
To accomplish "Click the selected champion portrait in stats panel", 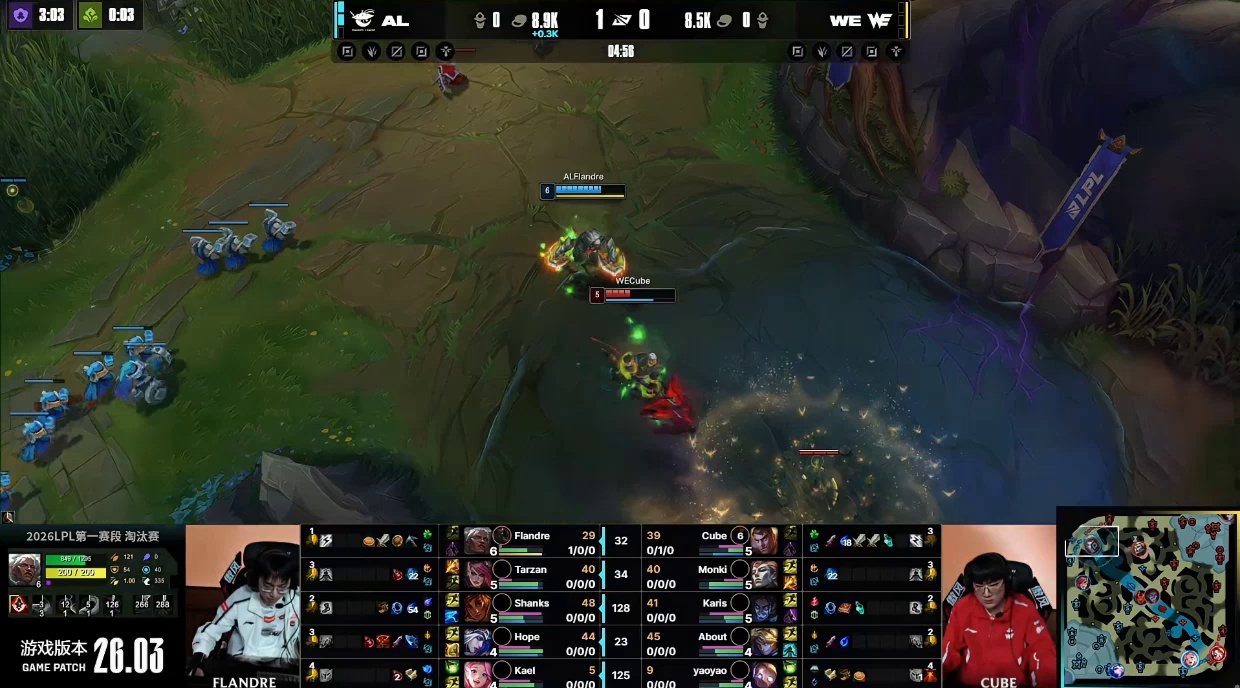I will tap(24, 569).
